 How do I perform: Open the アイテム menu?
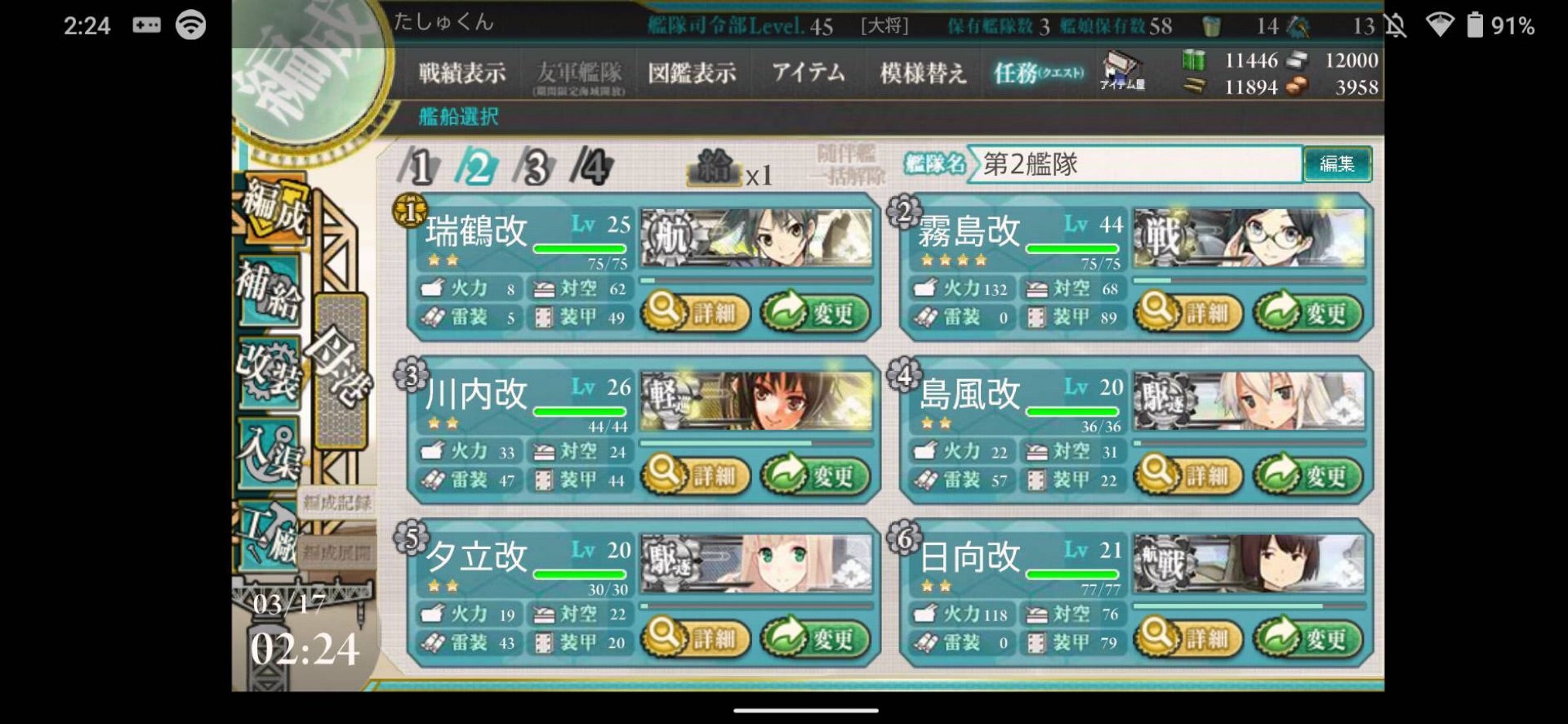(x=808, y=74)
